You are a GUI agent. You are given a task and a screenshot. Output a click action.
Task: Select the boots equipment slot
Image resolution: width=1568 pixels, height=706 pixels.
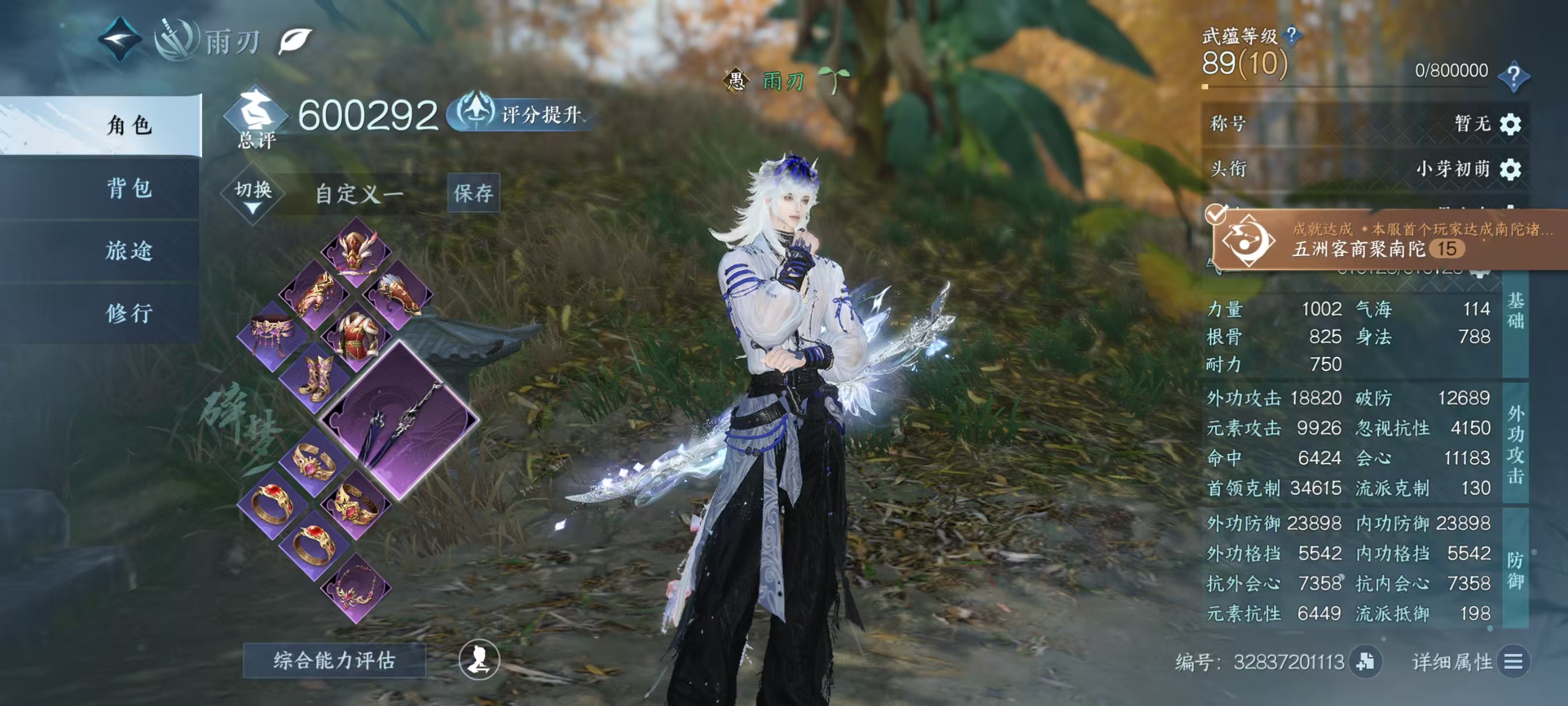(315, 378)
